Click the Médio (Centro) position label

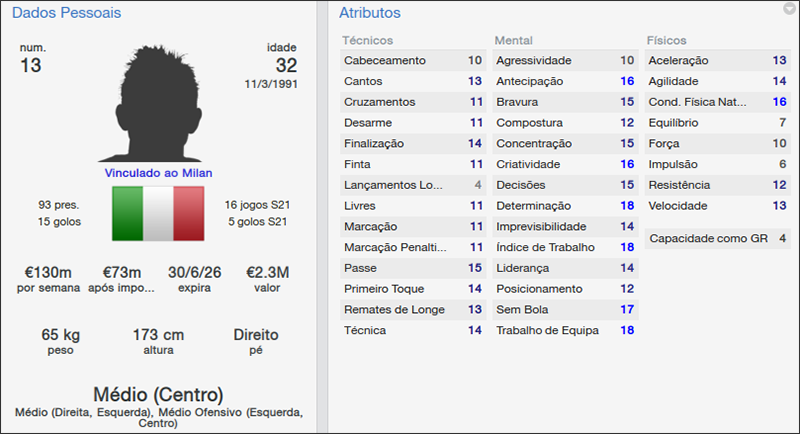pos(158,394)
